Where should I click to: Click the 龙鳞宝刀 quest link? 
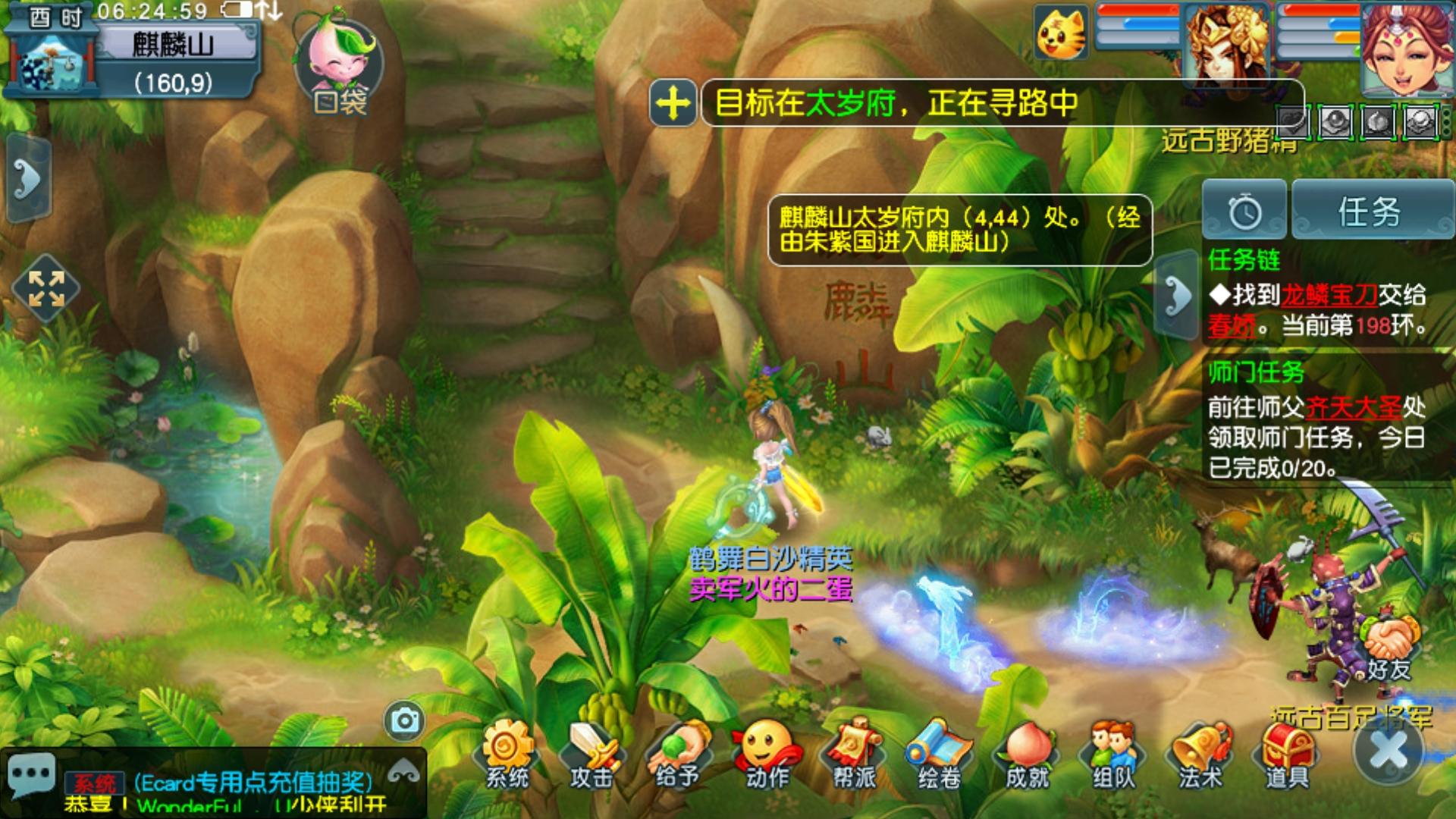pos(1329,295)
